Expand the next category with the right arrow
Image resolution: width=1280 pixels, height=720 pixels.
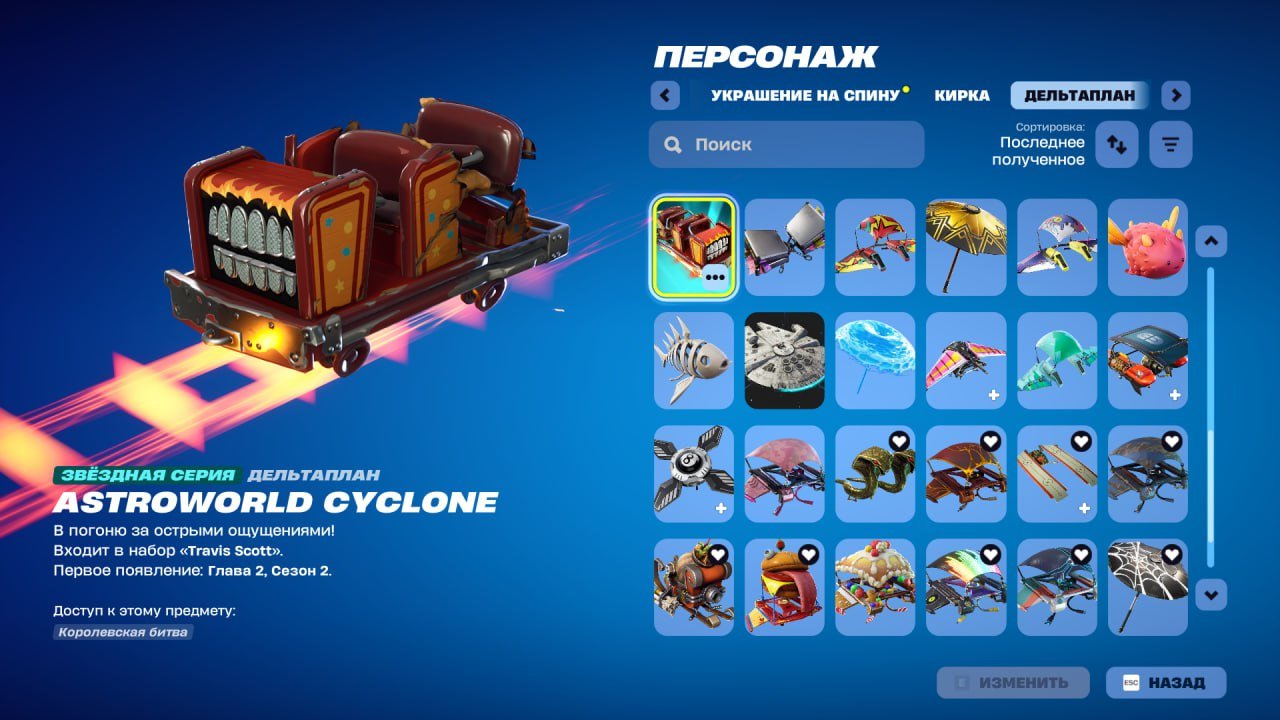pyautogui.click(x=1175, y=94)
